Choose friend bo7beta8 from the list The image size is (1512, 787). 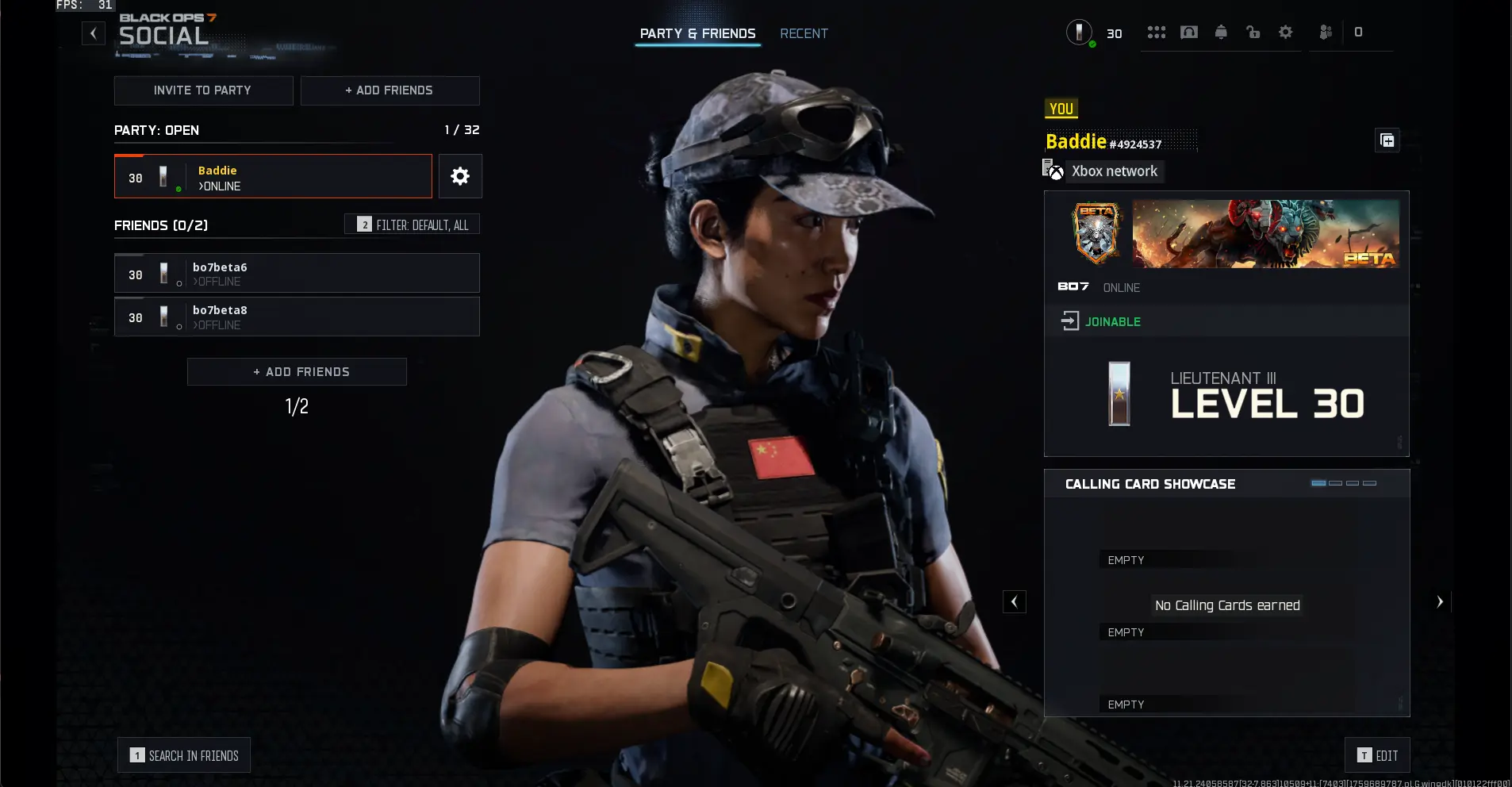[297, 317]
